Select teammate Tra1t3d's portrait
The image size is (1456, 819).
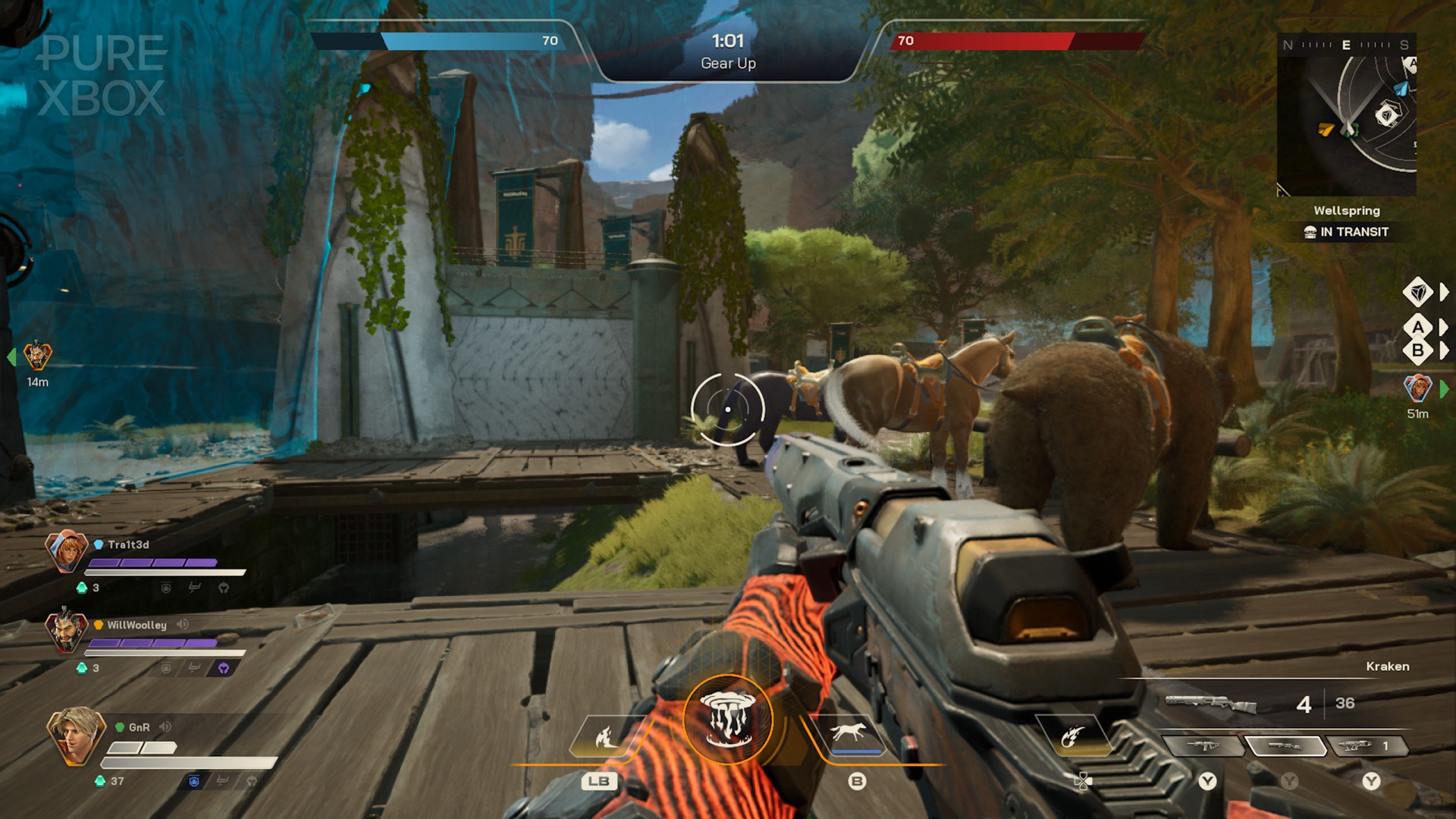tap(66, 551)
